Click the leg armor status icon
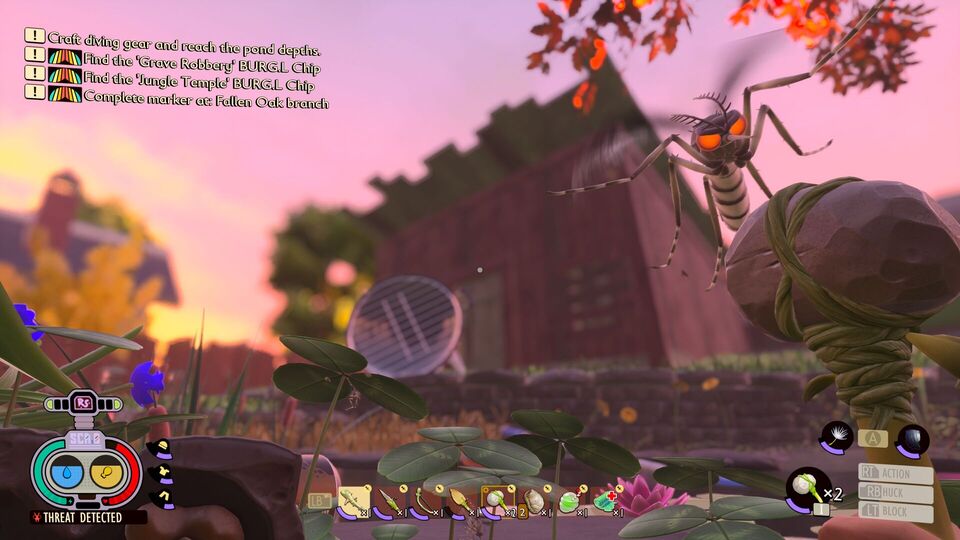The image size is (960, 540). (161, 493)
